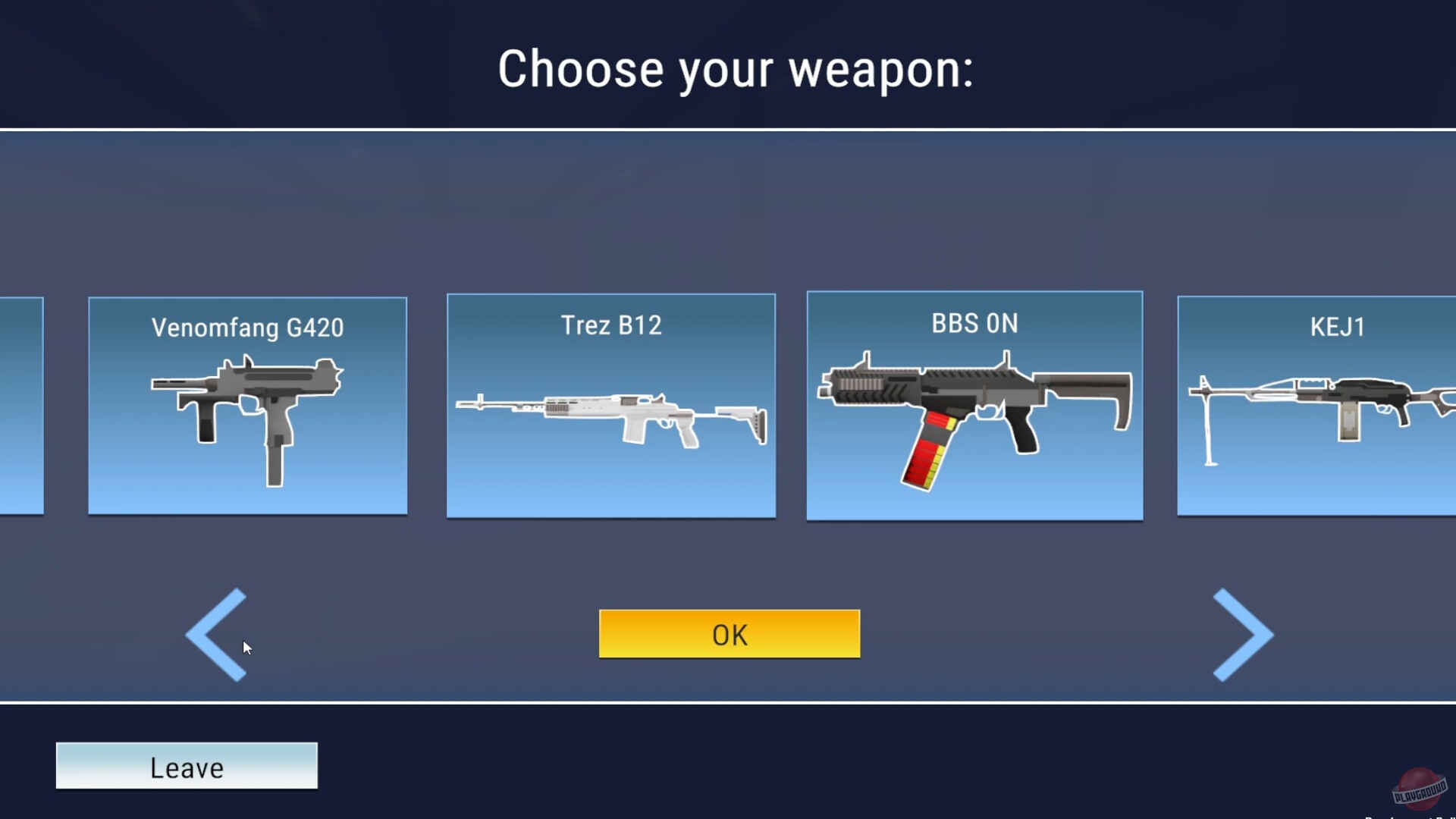Viewport: 1456px width, 819px height.
Task: Confirm weapon choice with OK
Action: click(728, 634)
